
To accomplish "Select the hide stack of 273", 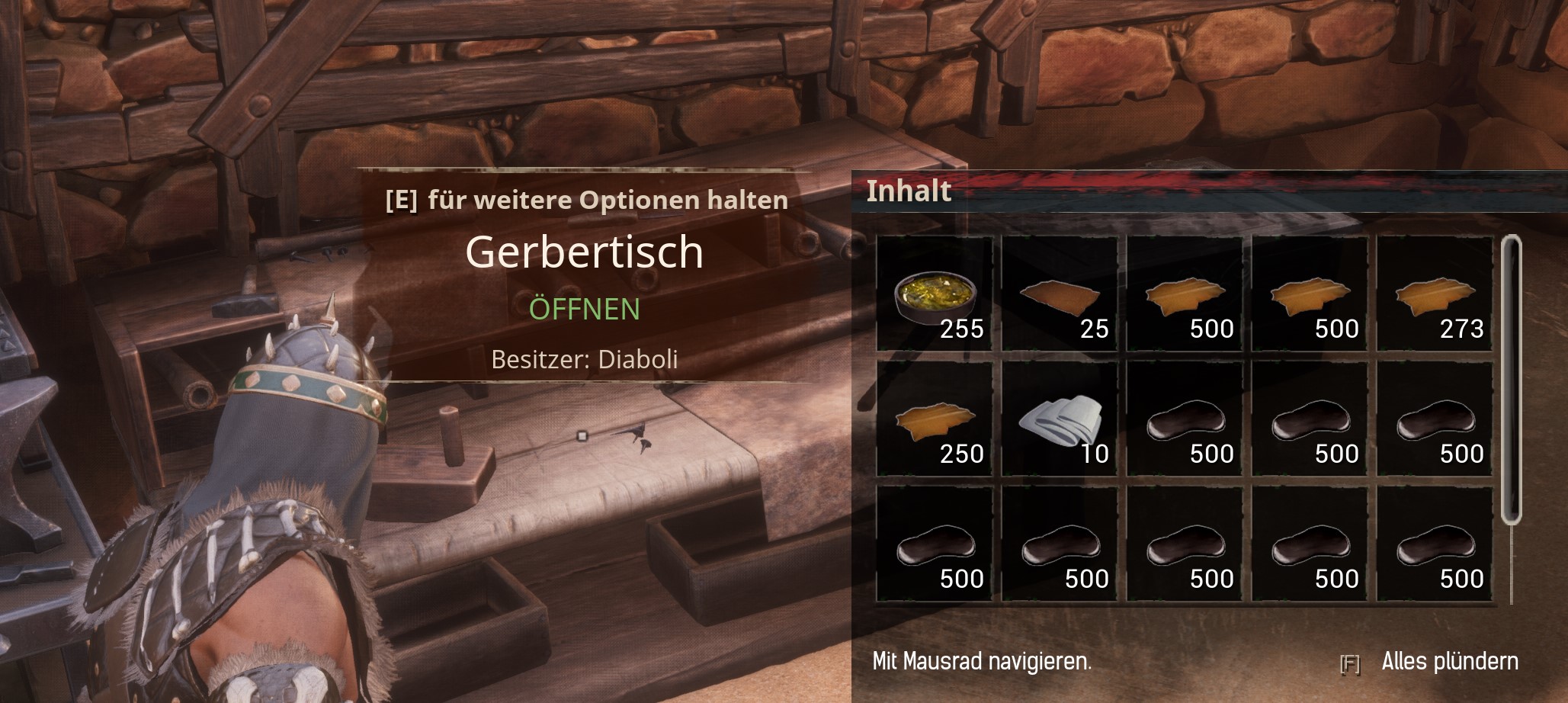I will point(1435,294).
